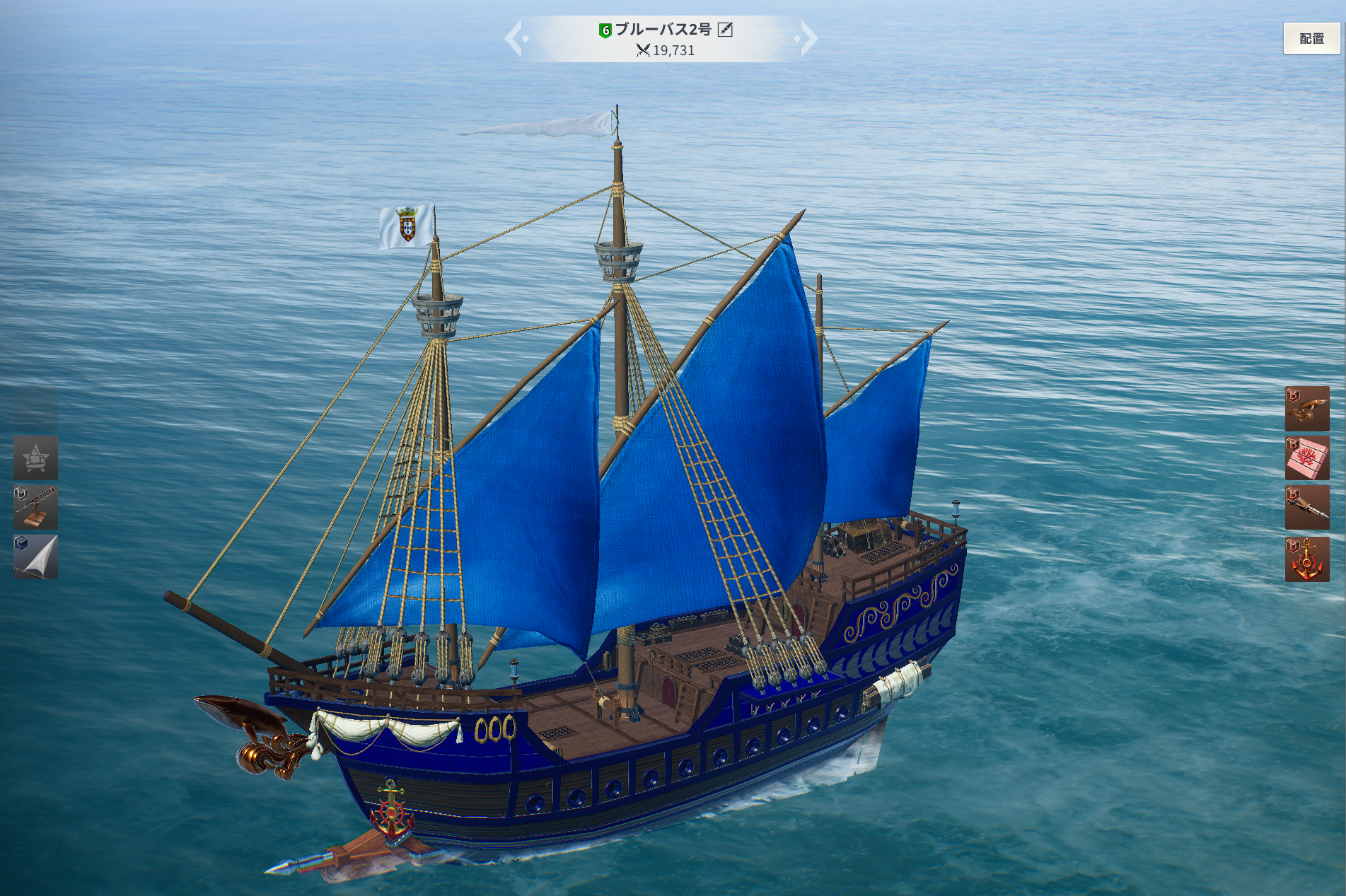Select the B-grade whale figurehead slot

coord(1306,408)
